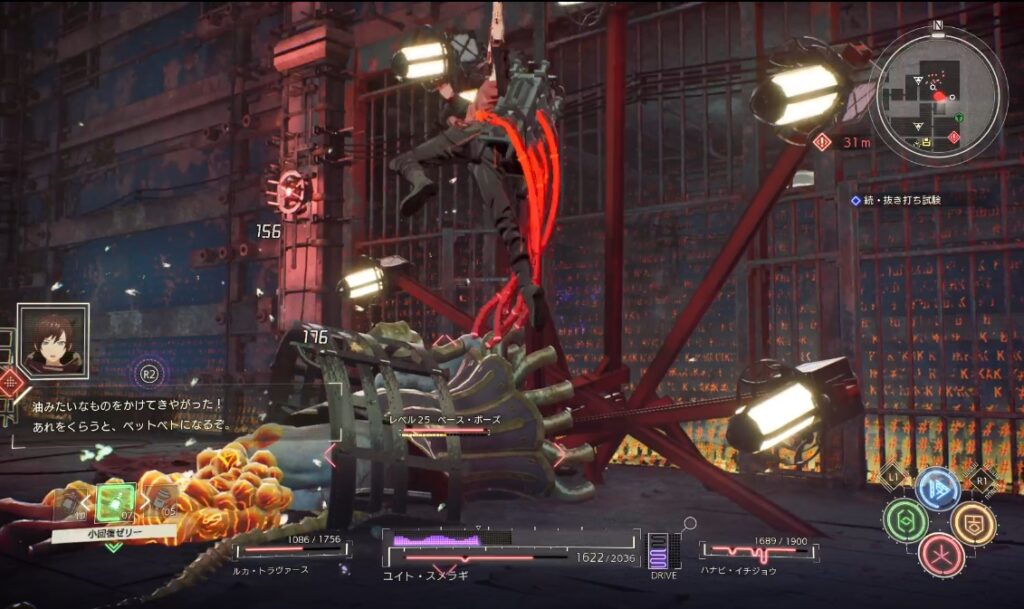Click the green marker on the minimap
Image resolution: width=1024 pixels, height=609 pixels.
959,118
